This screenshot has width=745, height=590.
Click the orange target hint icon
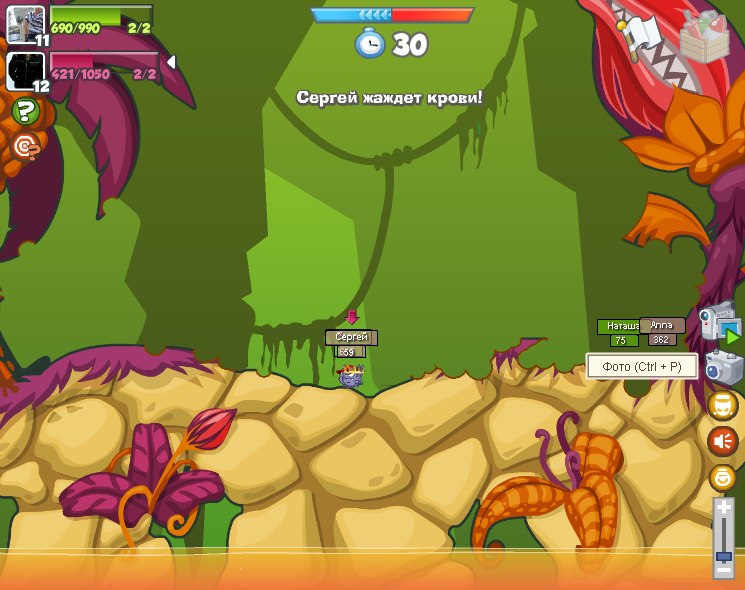click(x=26, y=147)
